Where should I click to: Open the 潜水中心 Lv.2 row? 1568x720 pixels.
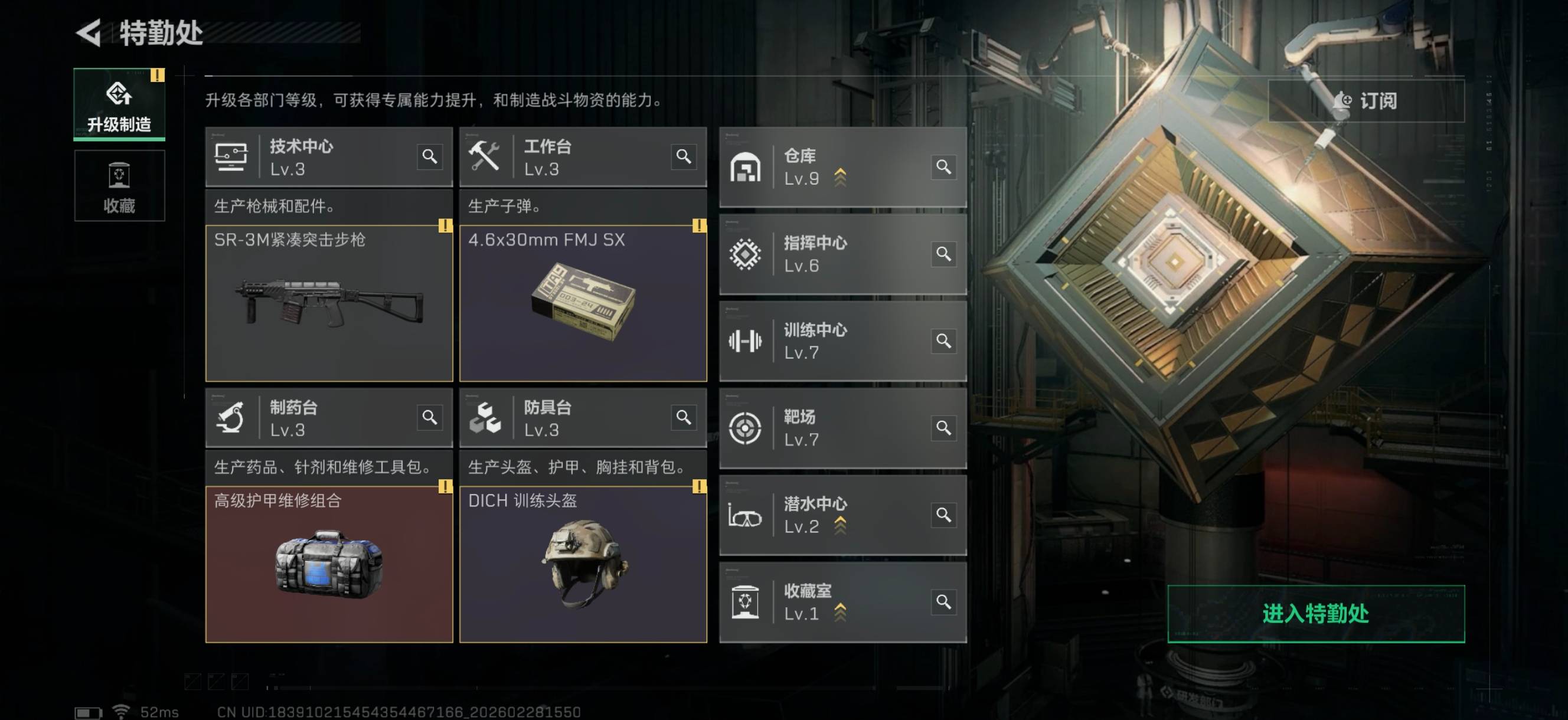(x=842, y=515)
